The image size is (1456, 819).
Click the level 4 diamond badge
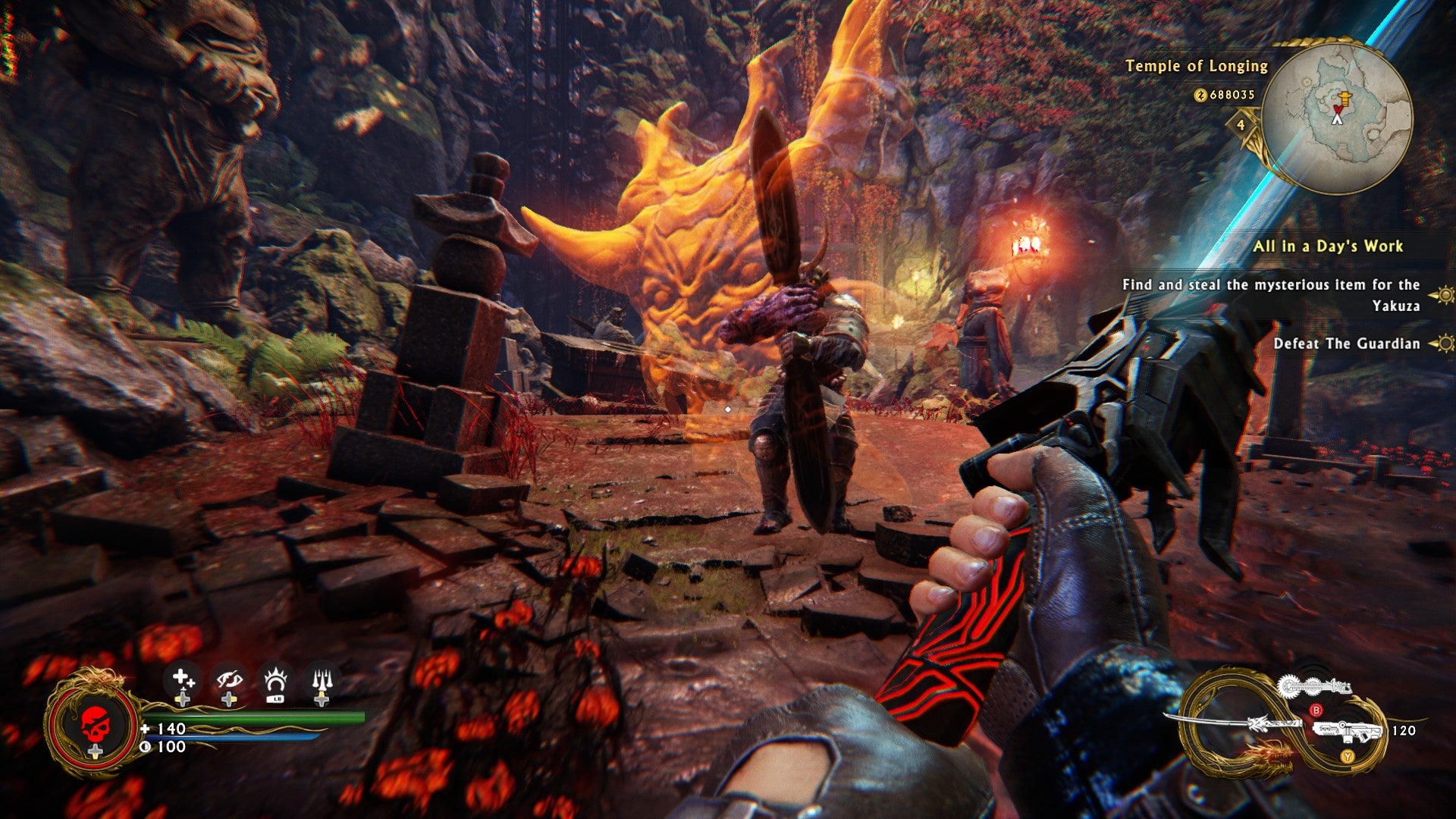(x=1241, y=125)
